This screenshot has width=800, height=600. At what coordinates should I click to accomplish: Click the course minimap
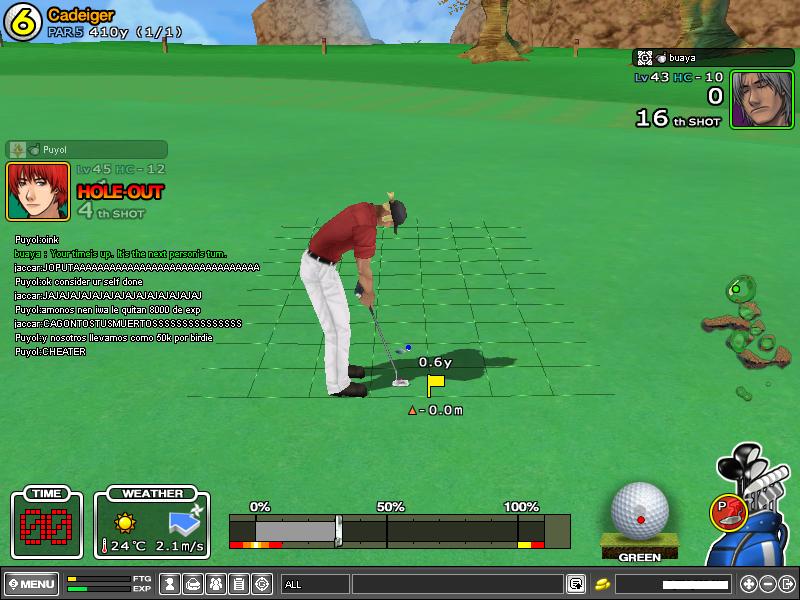(746, 330)
